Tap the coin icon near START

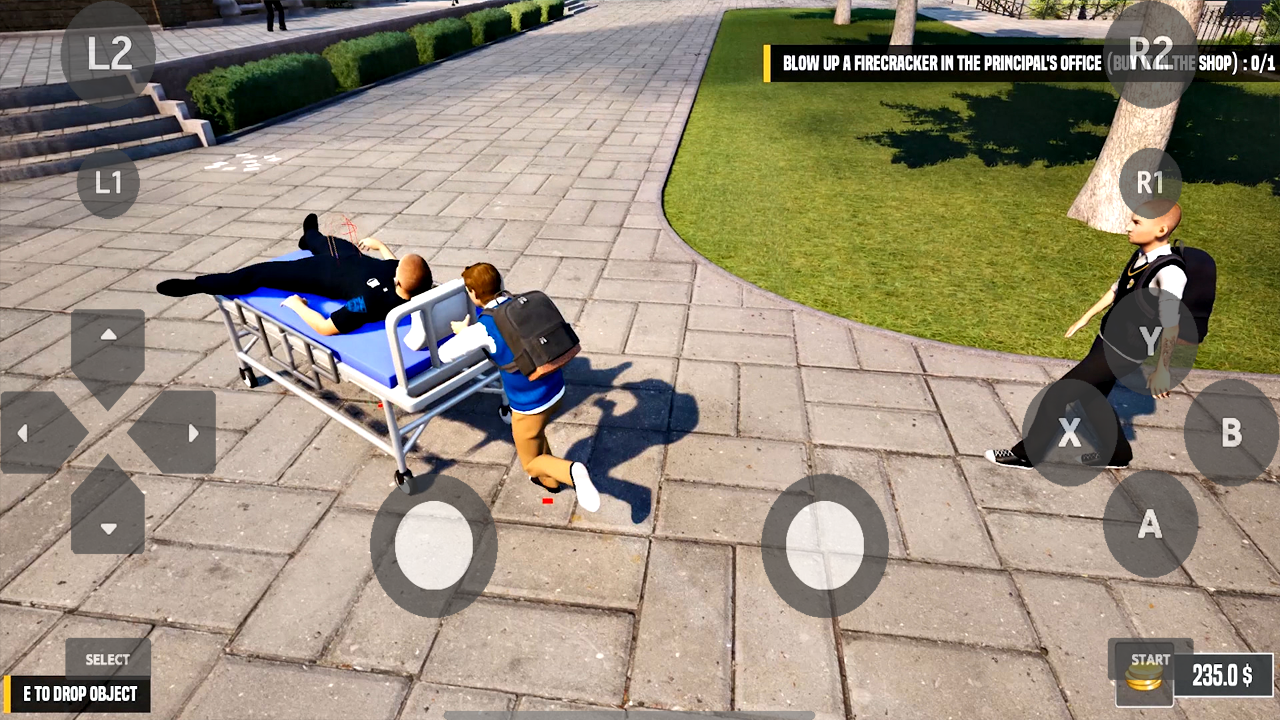click(x=1144, y=678)
